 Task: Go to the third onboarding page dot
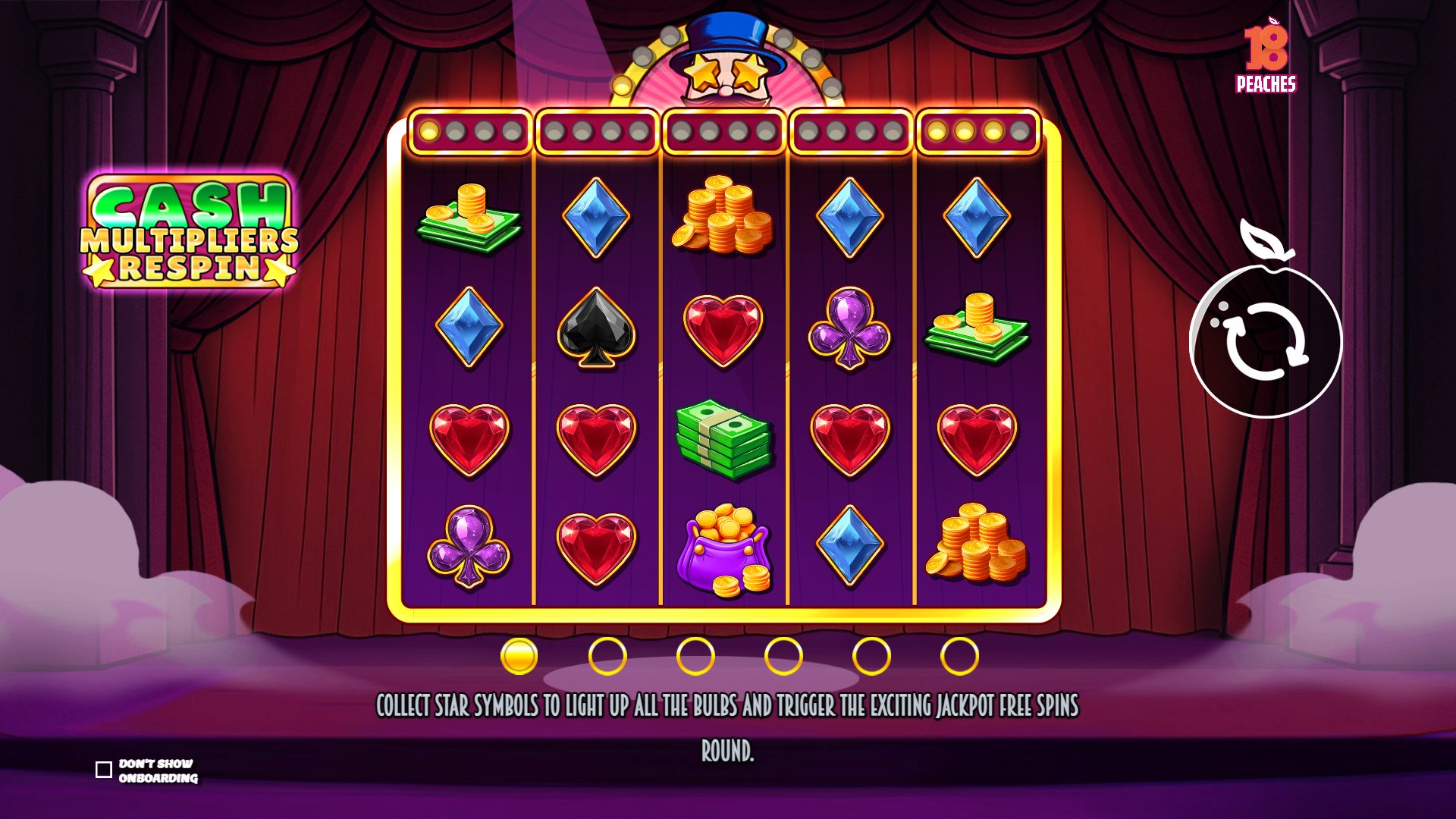695,656
